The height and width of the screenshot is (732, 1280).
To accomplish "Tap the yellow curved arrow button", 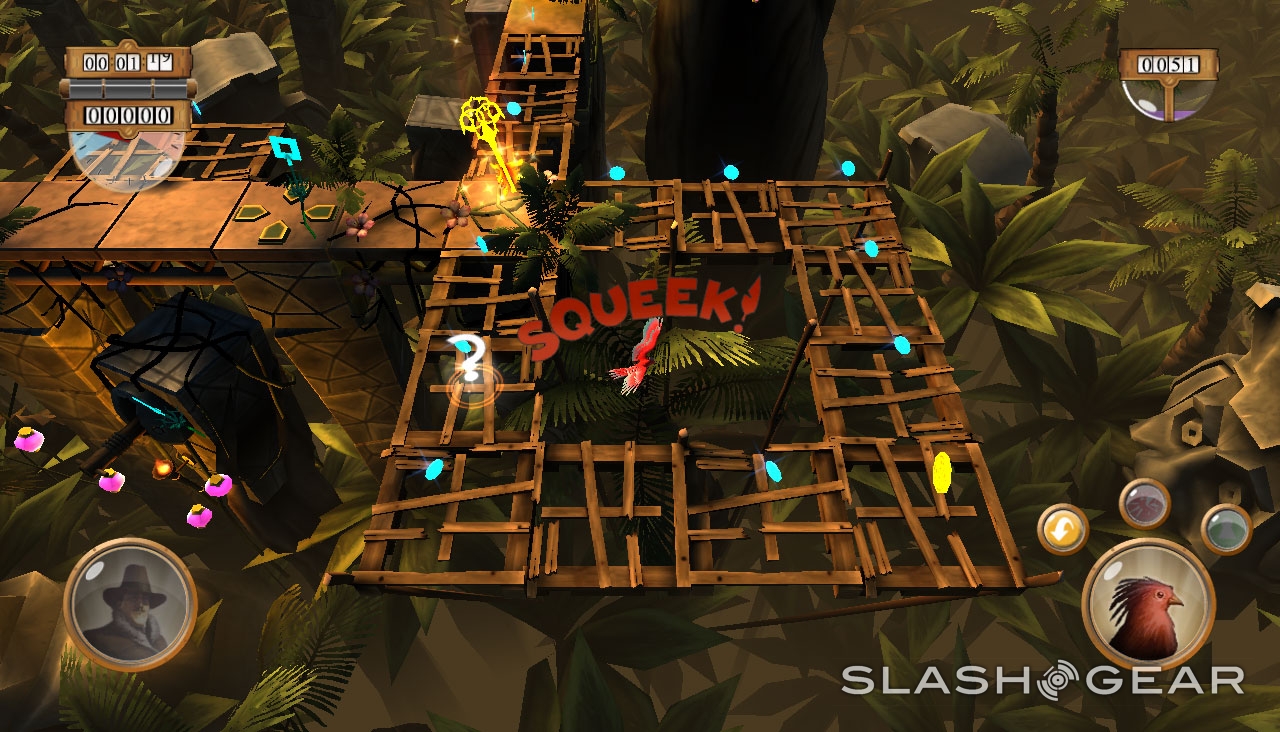I will tap(1063, 529).
